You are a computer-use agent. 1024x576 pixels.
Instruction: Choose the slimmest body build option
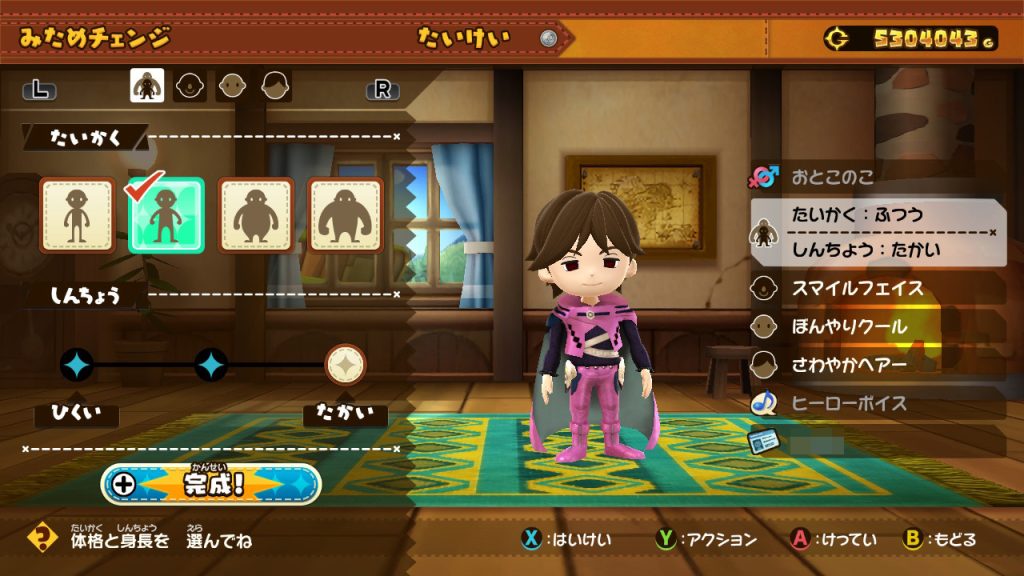pos(77,215)
